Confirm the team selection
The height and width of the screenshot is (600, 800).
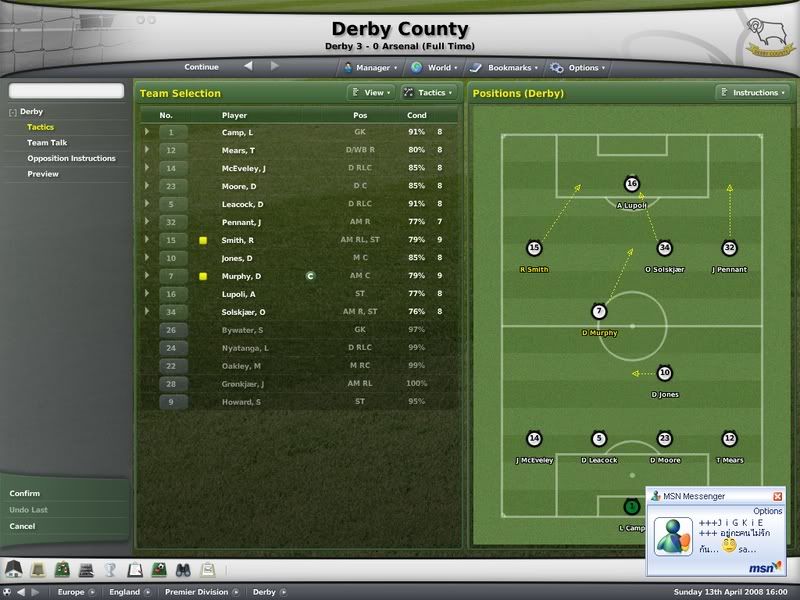point(25,493)
